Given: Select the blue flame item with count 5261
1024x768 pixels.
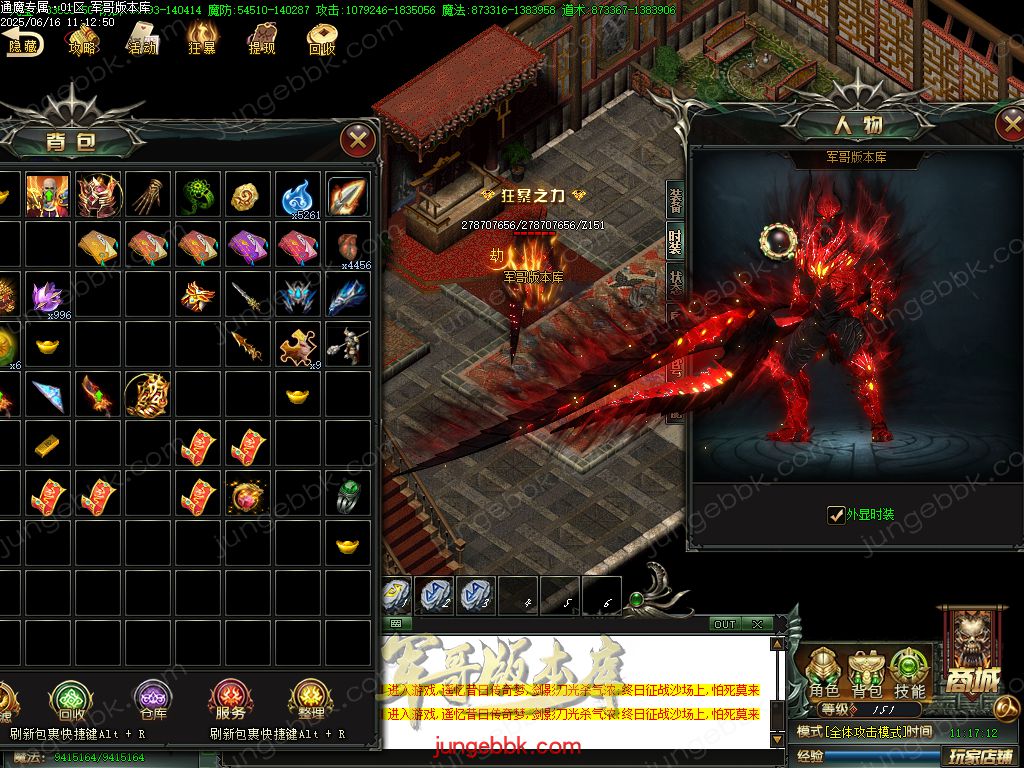Looking at the screenshot, I should point(299,196).
